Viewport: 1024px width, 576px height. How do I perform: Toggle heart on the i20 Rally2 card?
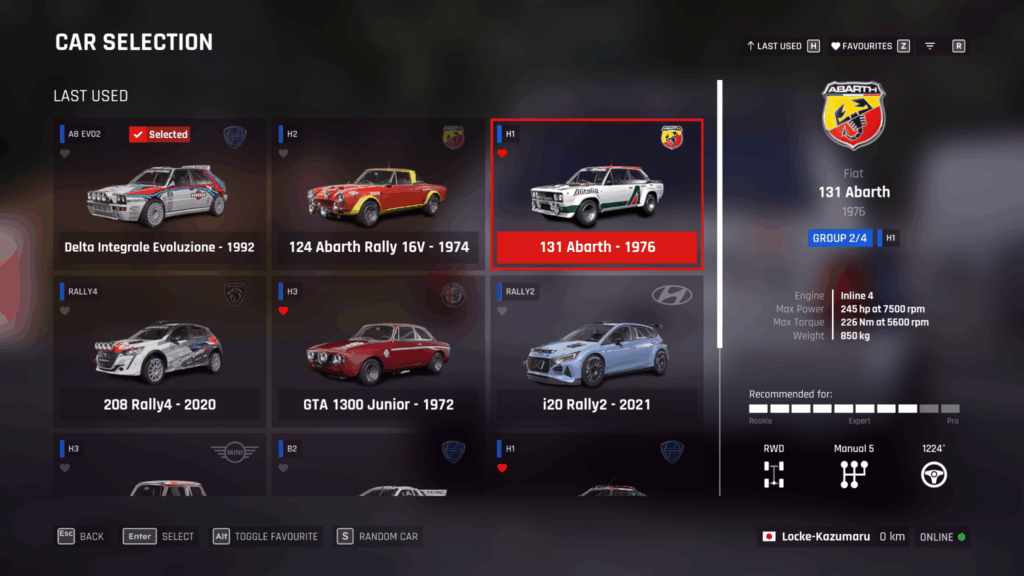coord(502,311)
